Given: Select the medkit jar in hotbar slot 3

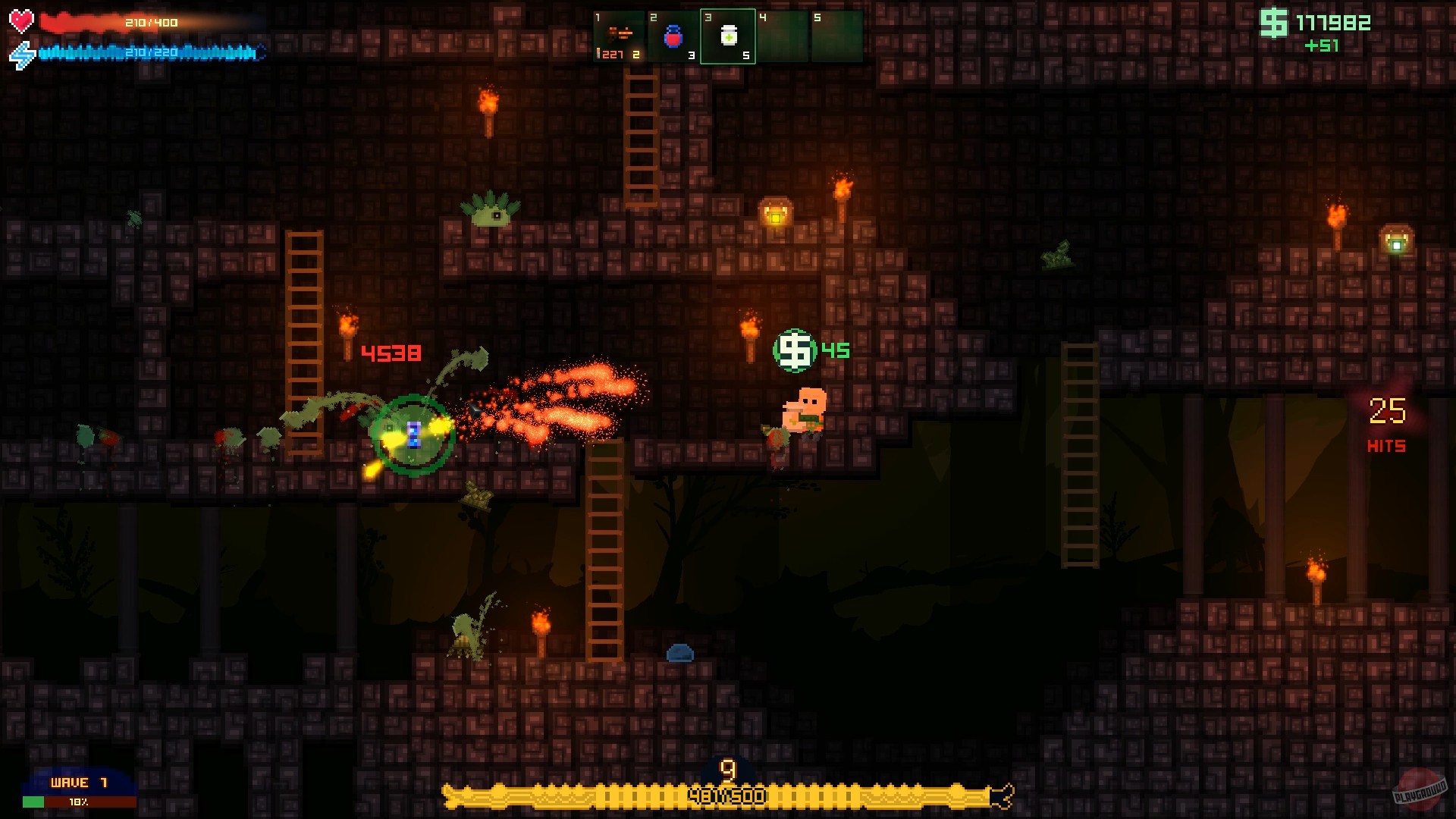Looking at the screenshot, I should 728,34.
